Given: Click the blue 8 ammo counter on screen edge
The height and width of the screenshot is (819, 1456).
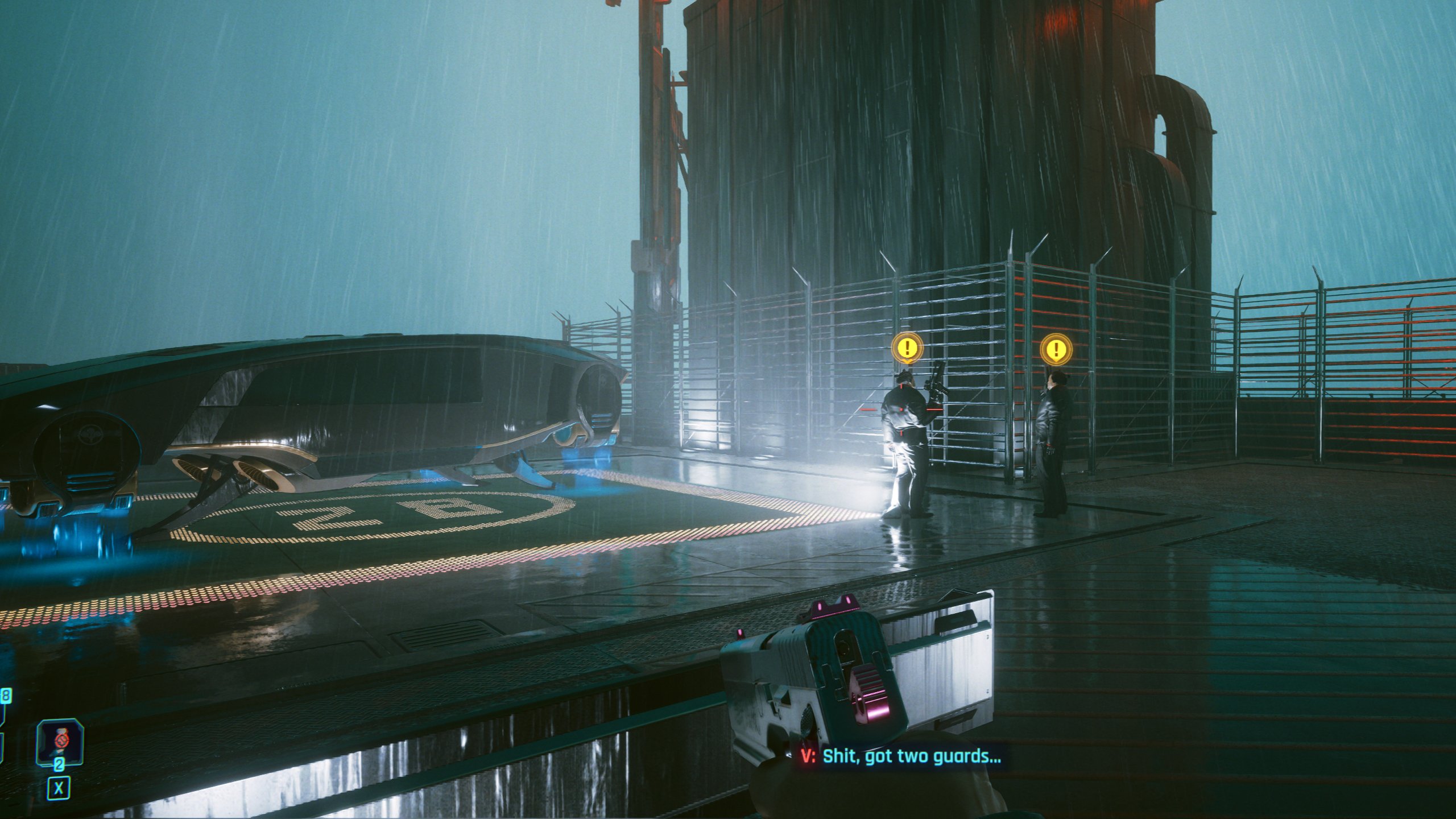Looking at the screenshot, I should coord(6,696).
